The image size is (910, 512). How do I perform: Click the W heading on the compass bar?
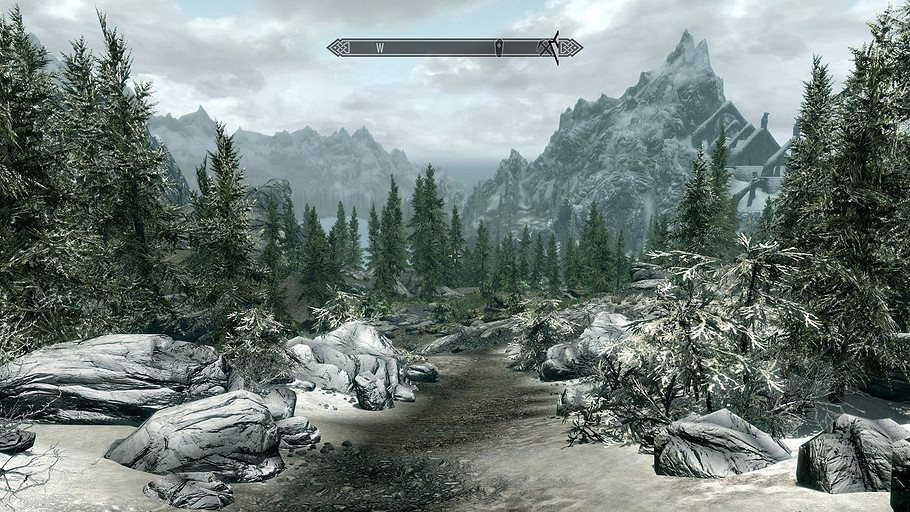tap(380, 47)
